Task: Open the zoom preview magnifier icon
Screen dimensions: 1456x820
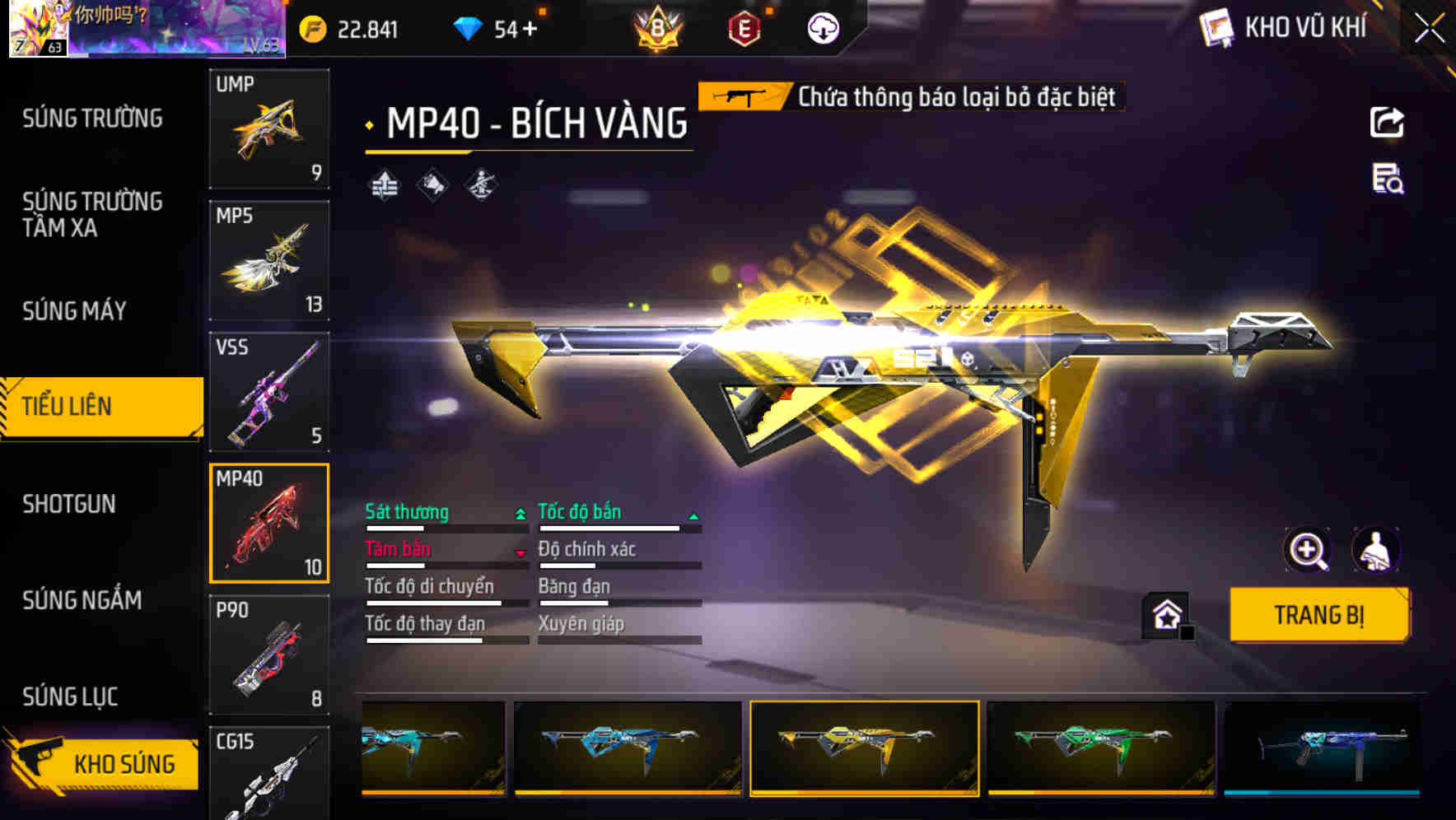Action: [1308, 549]
